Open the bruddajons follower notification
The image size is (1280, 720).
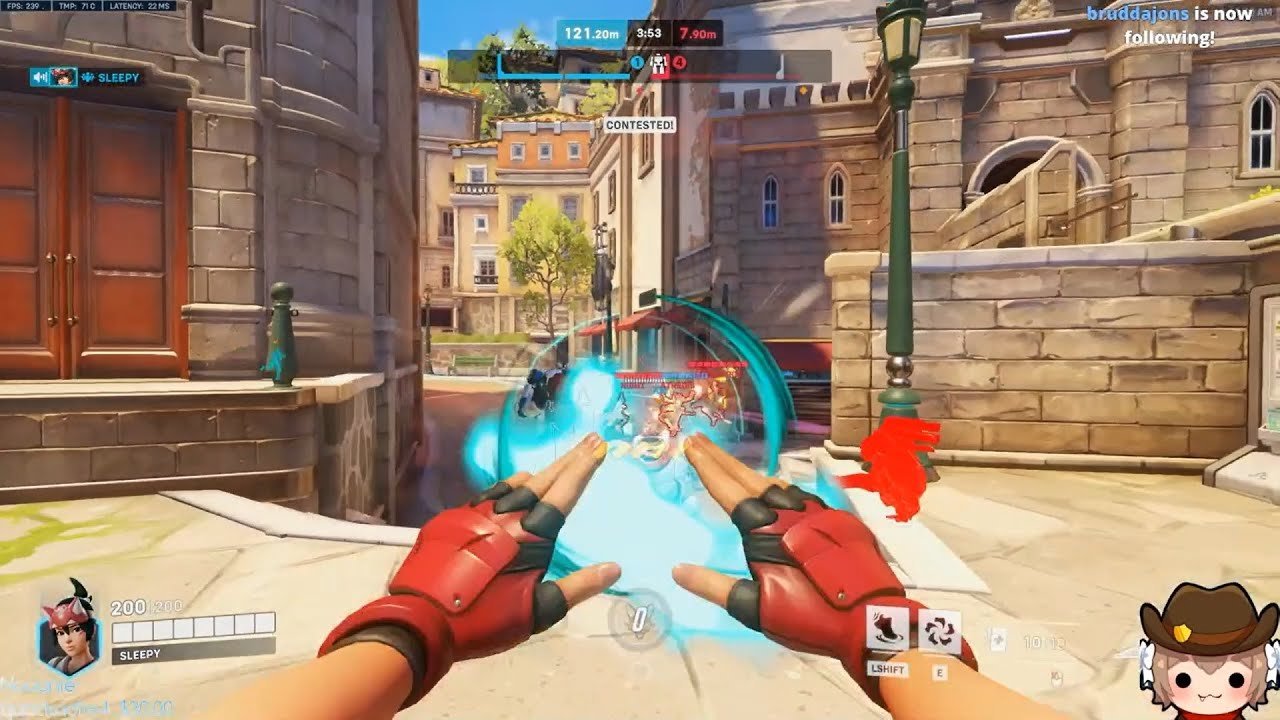click(1169, 26)
